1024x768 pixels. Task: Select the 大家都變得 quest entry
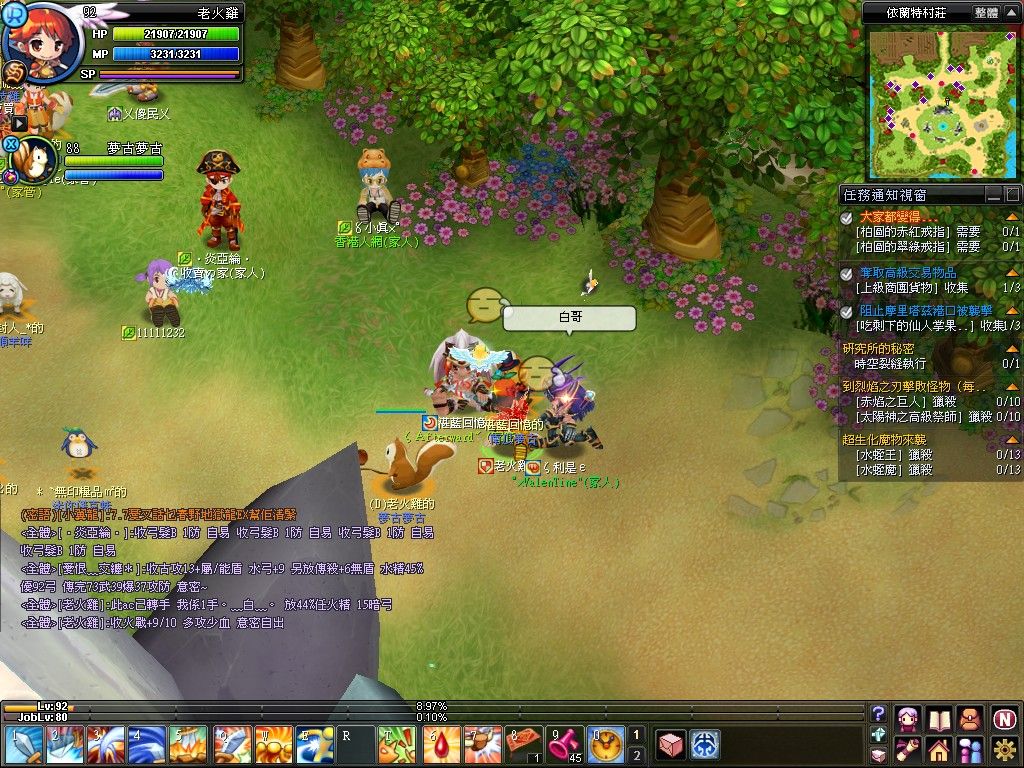898,216
